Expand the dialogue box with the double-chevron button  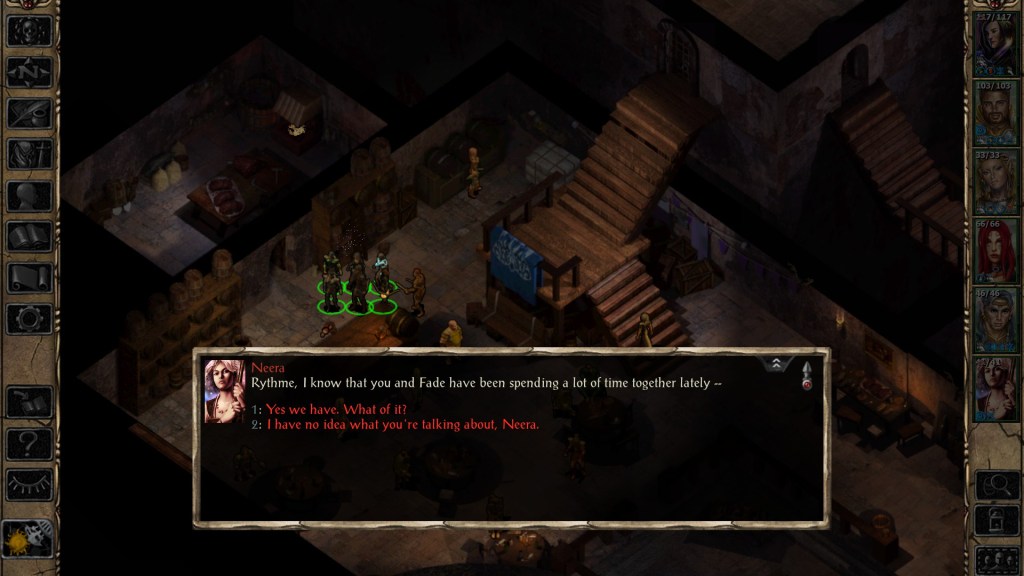[x=777, y=365]
